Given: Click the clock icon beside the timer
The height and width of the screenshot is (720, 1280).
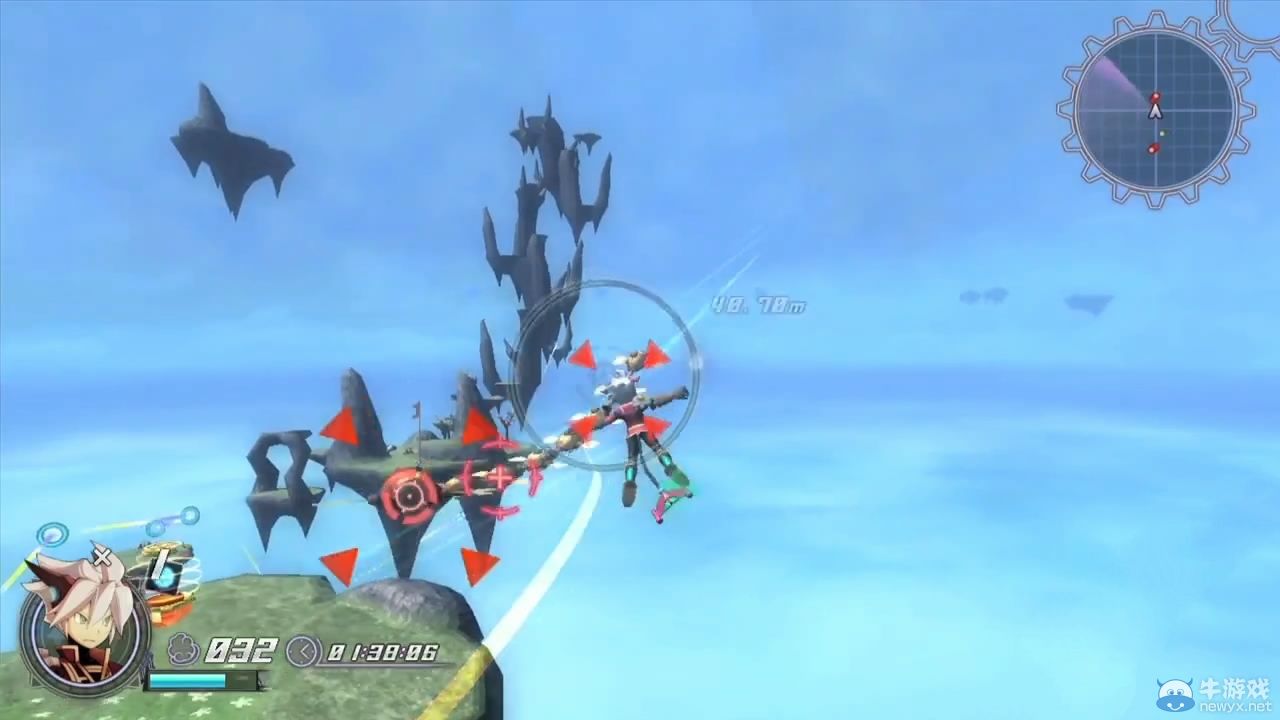Looking at the screenshot, I should pos(303,651).
